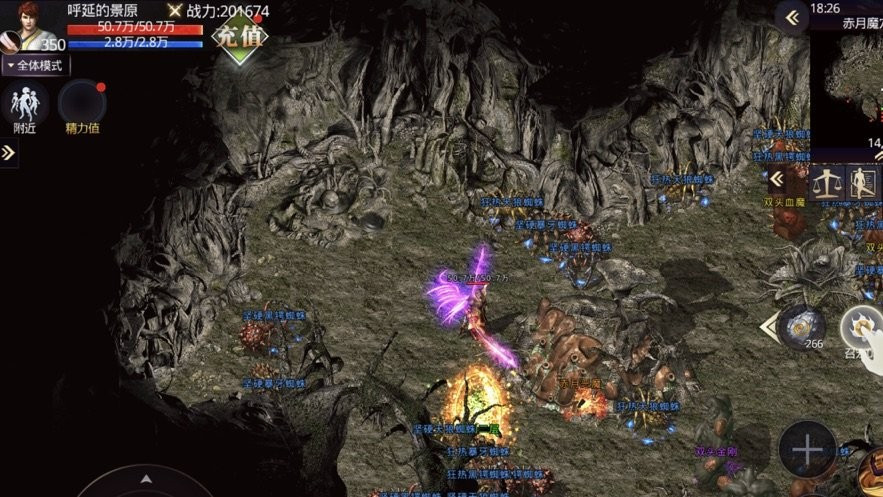883x497 pixels.
Task: Expand the bottom up-arrow panel
Action: pyautogui.click(x=146, y=481)
